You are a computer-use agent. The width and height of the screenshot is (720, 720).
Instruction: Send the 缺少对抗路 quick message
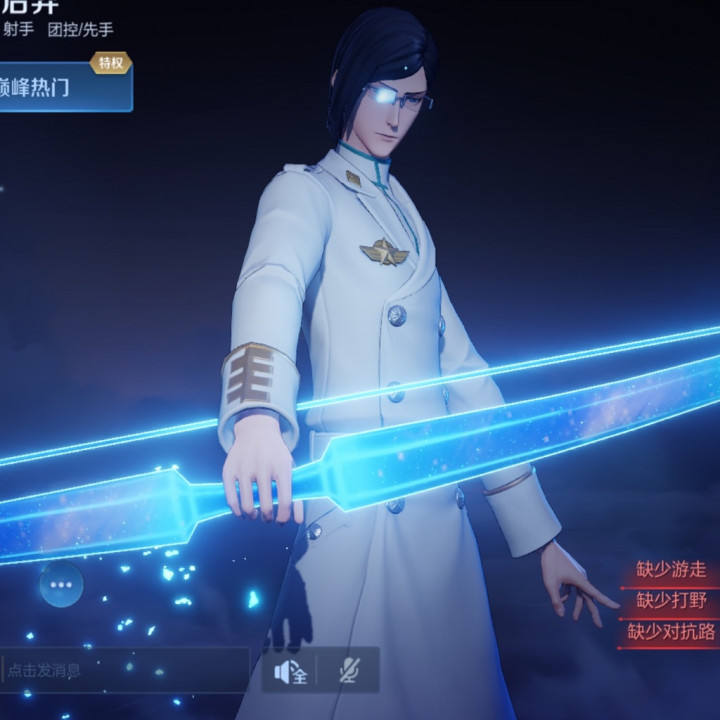pos(670,632)
